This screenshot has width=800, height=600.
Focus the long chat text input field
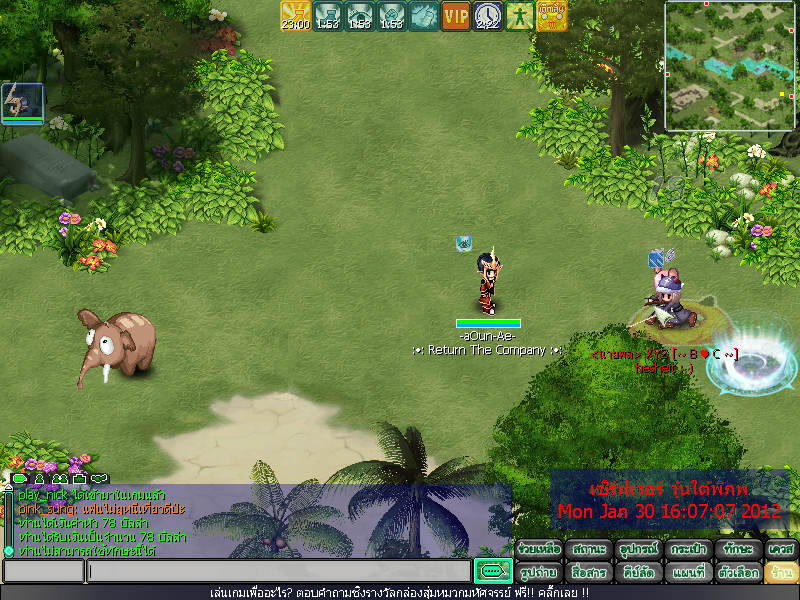[x=278, y=571]
